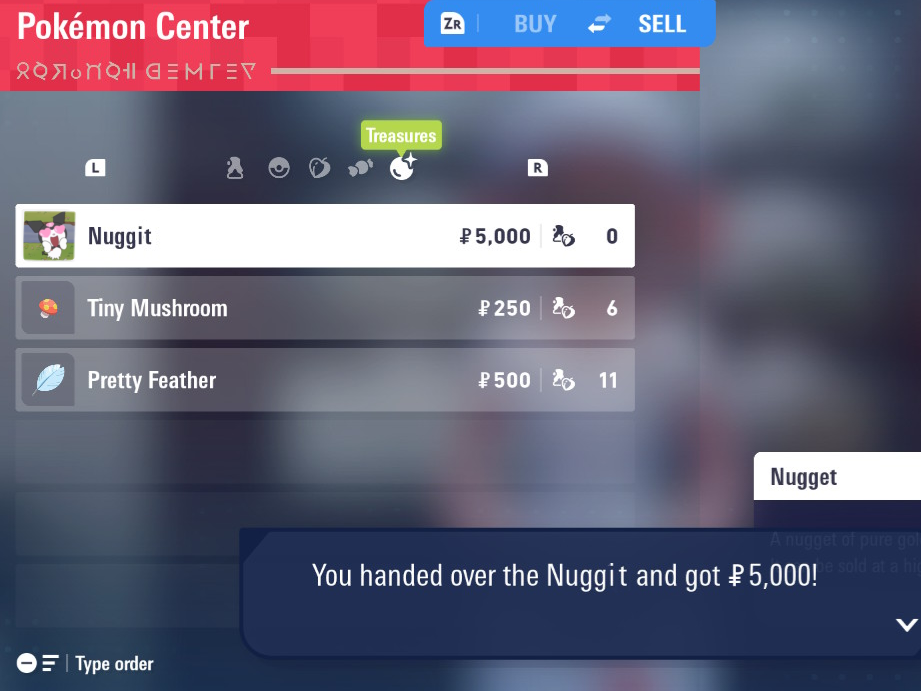Open the Treasures category tab
Screen dimensions: 921x691
click(402, 167)
